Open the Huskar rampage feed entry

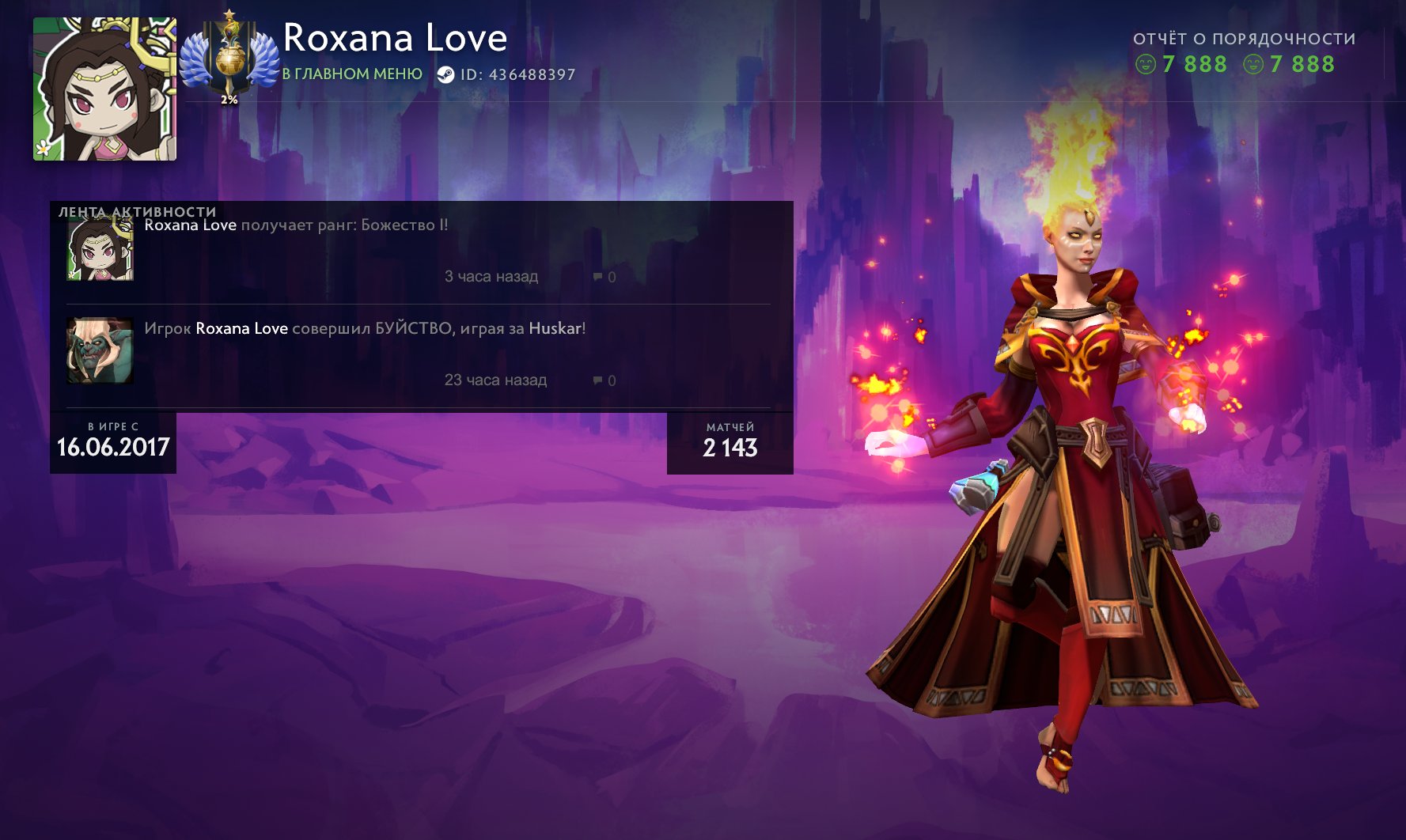pos(364,328)
